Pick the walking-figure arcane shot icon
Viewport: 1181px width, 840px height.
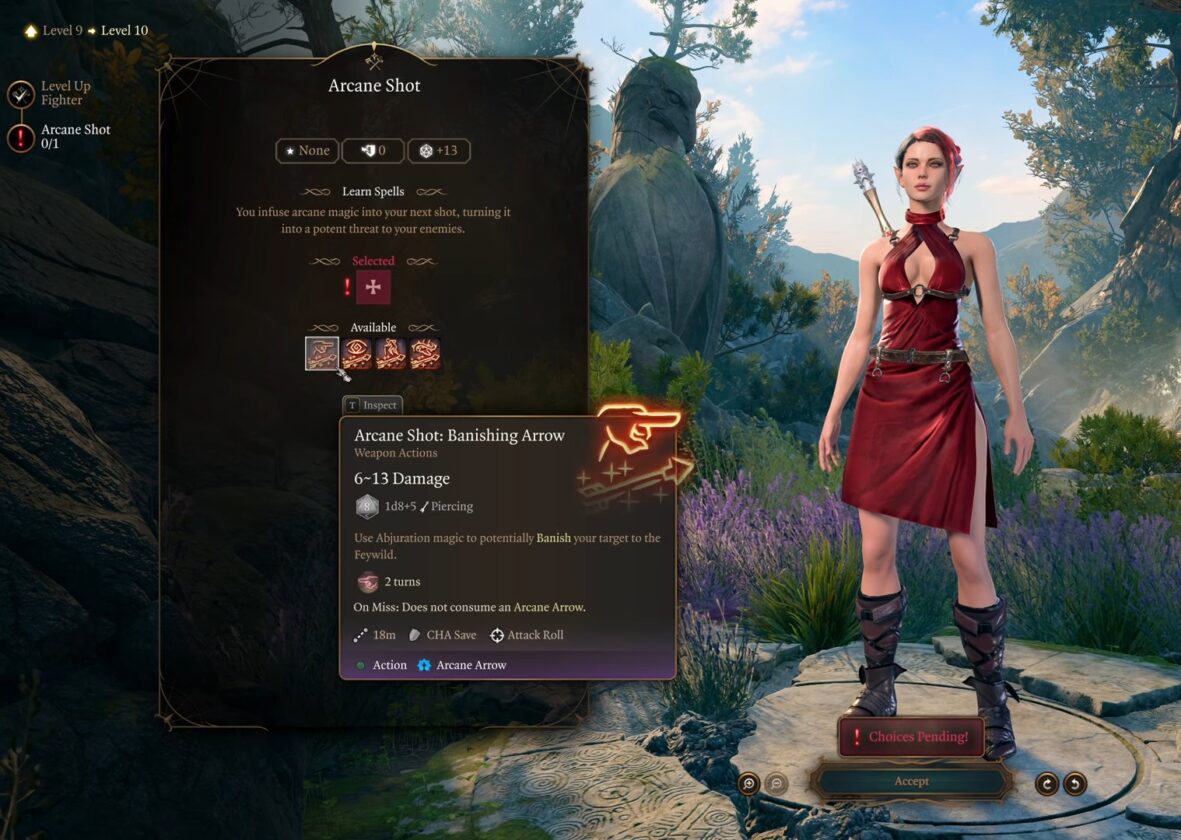pyautogui.click(x=390, y=354)
